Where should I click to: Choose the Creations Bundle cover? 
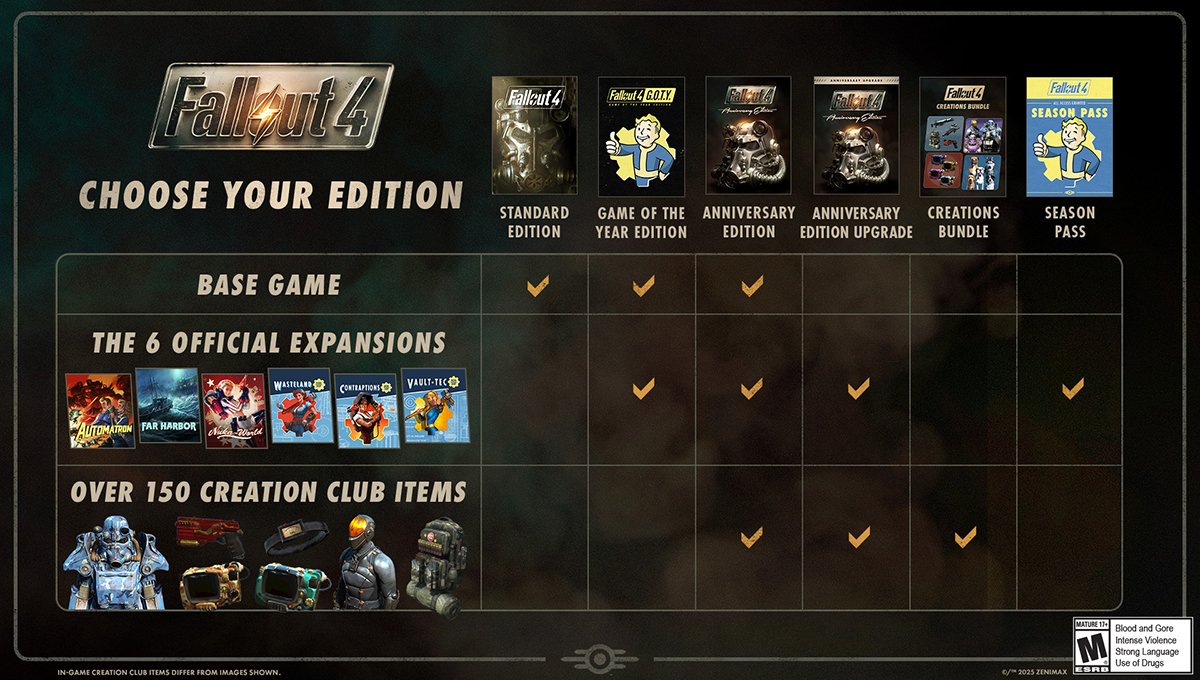coord(963,136)
